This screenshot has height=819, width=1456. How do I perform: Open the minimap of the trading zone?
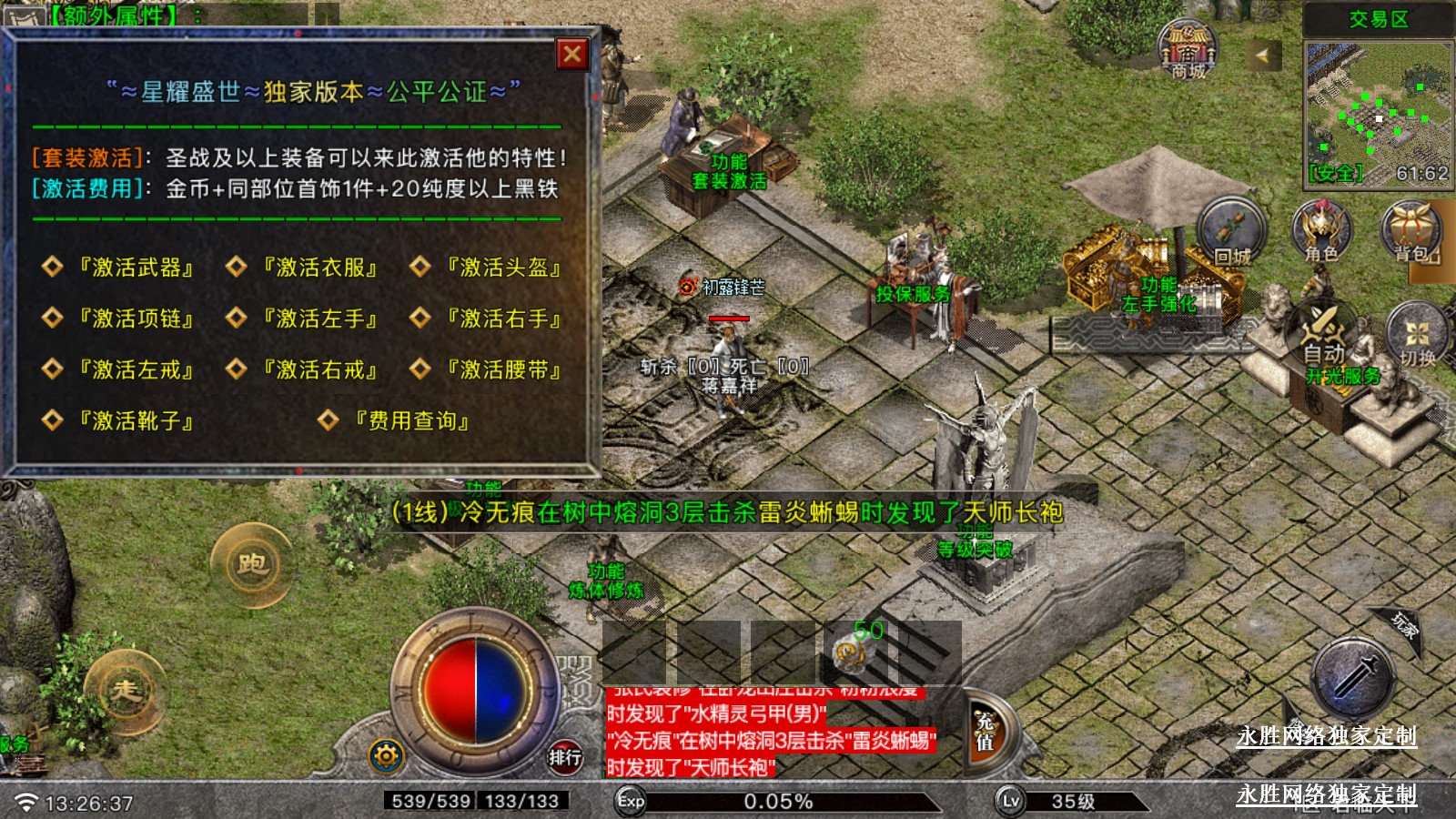[x=1378, y=111]
